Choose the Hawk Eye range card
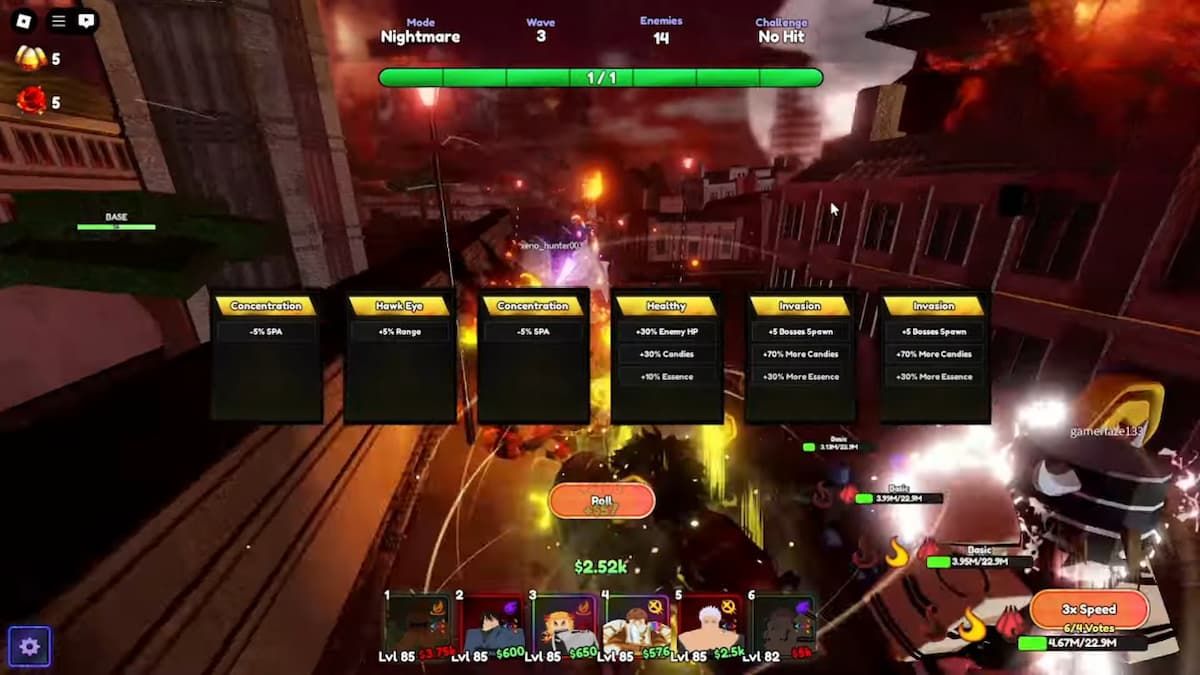Image resolution: width=1200 pixels, height=675 pixels. click(x=400, y=356)
